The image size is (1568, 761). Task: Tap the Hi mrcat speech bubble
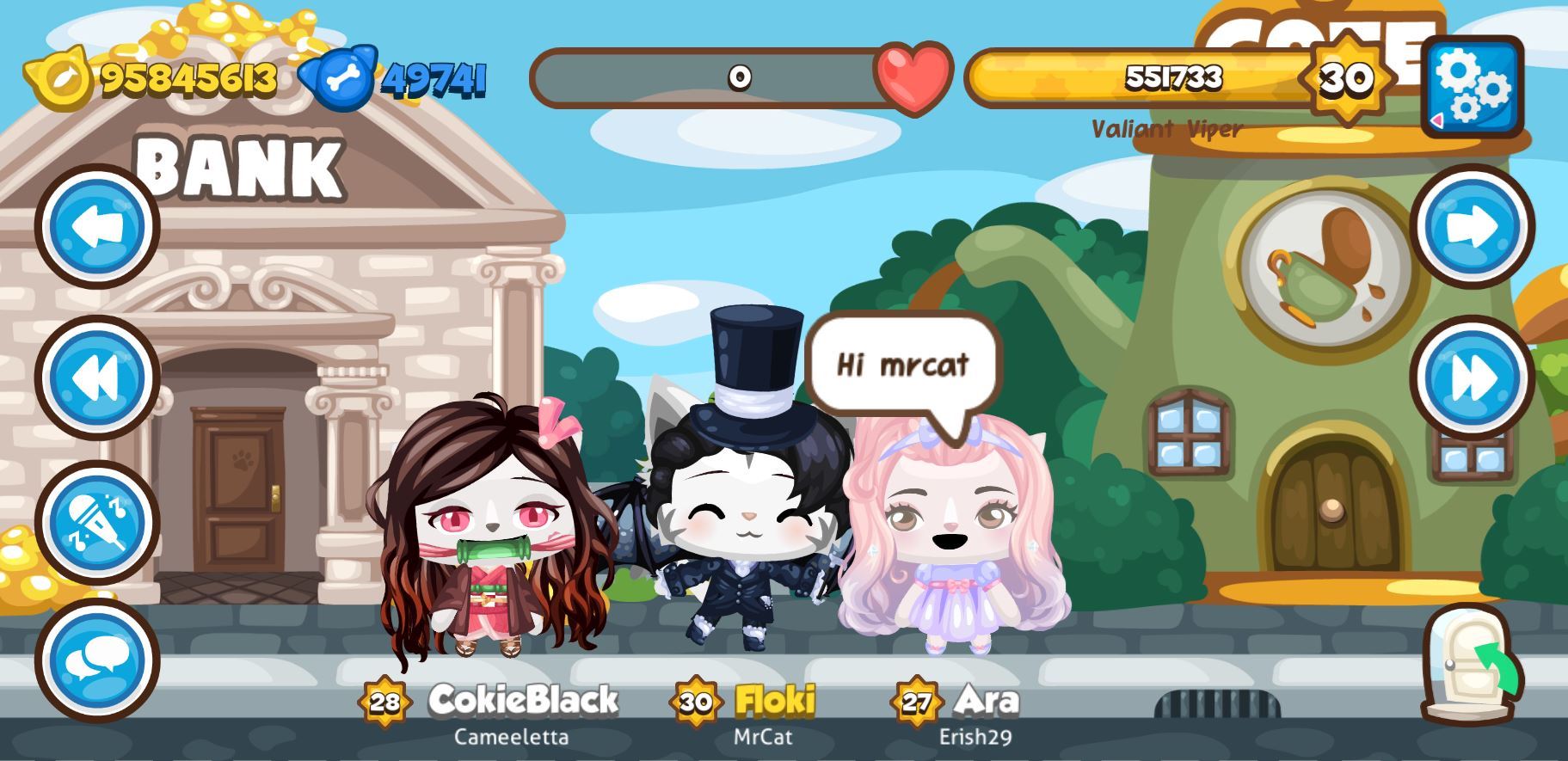click(901, 365)
